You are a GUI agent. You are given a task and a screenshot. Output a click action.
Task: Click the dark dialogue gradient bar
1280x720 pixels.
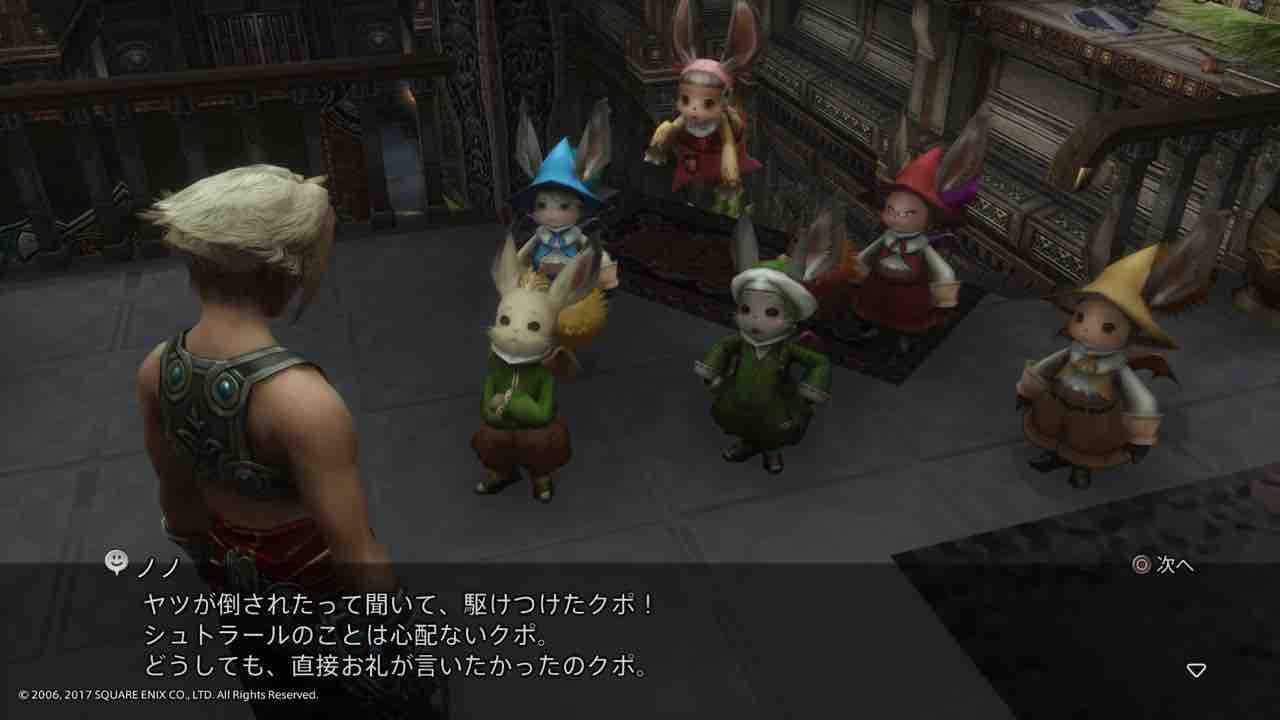(640, 620)
